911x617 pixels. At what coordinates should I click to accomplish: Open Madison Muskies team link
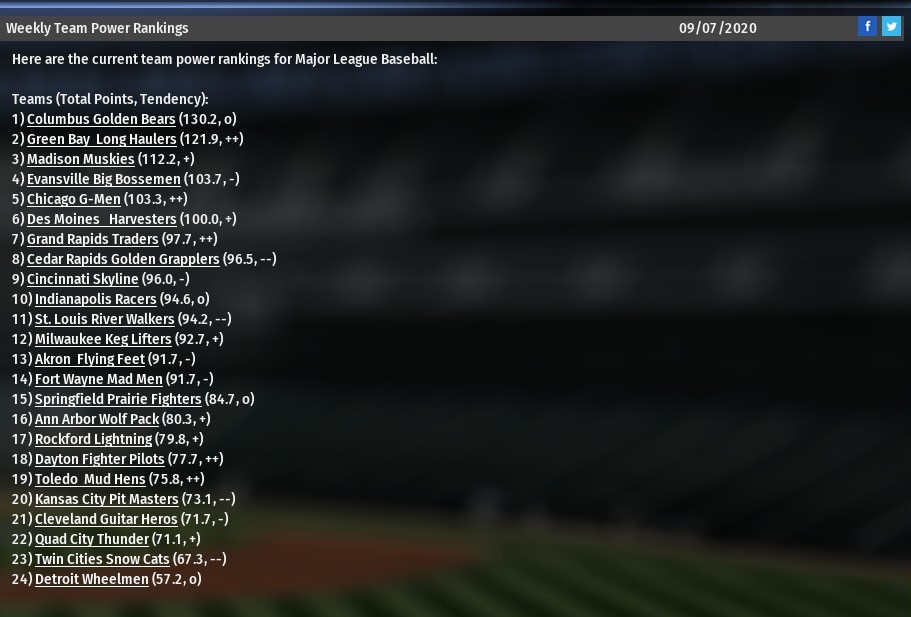tap(80, 159)
